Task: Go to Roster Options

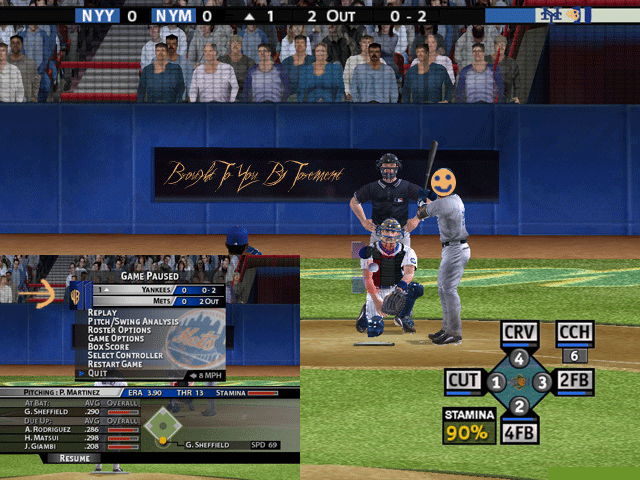Action: pos(120,330)
